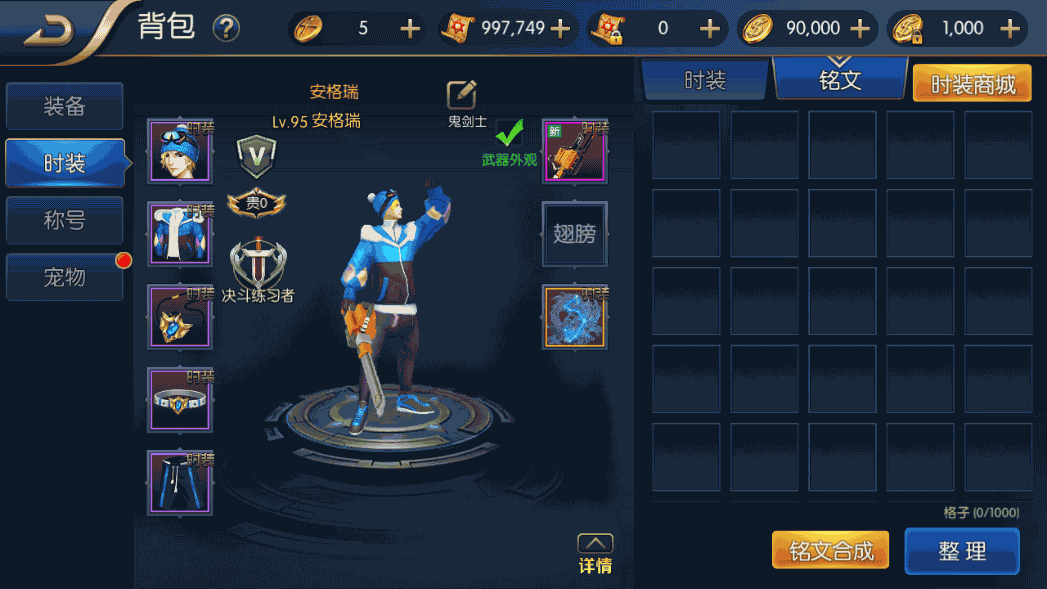Viewport: 1047px width, 589px height.
Task: Select the 时装 side tab
Action: click(64, 163)
